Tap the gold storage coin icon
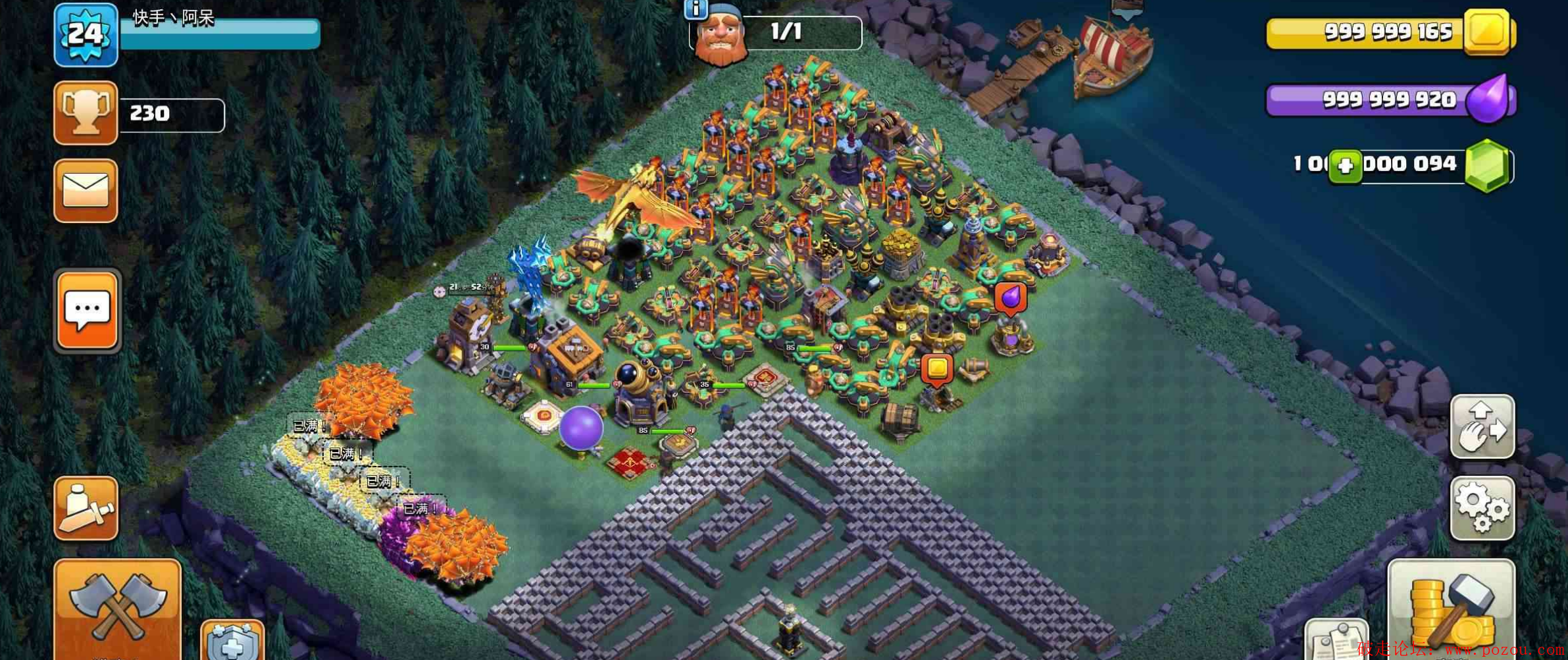Viewport: 1568px width, 660px height. pyautogui.click(x=1486, y=32)
